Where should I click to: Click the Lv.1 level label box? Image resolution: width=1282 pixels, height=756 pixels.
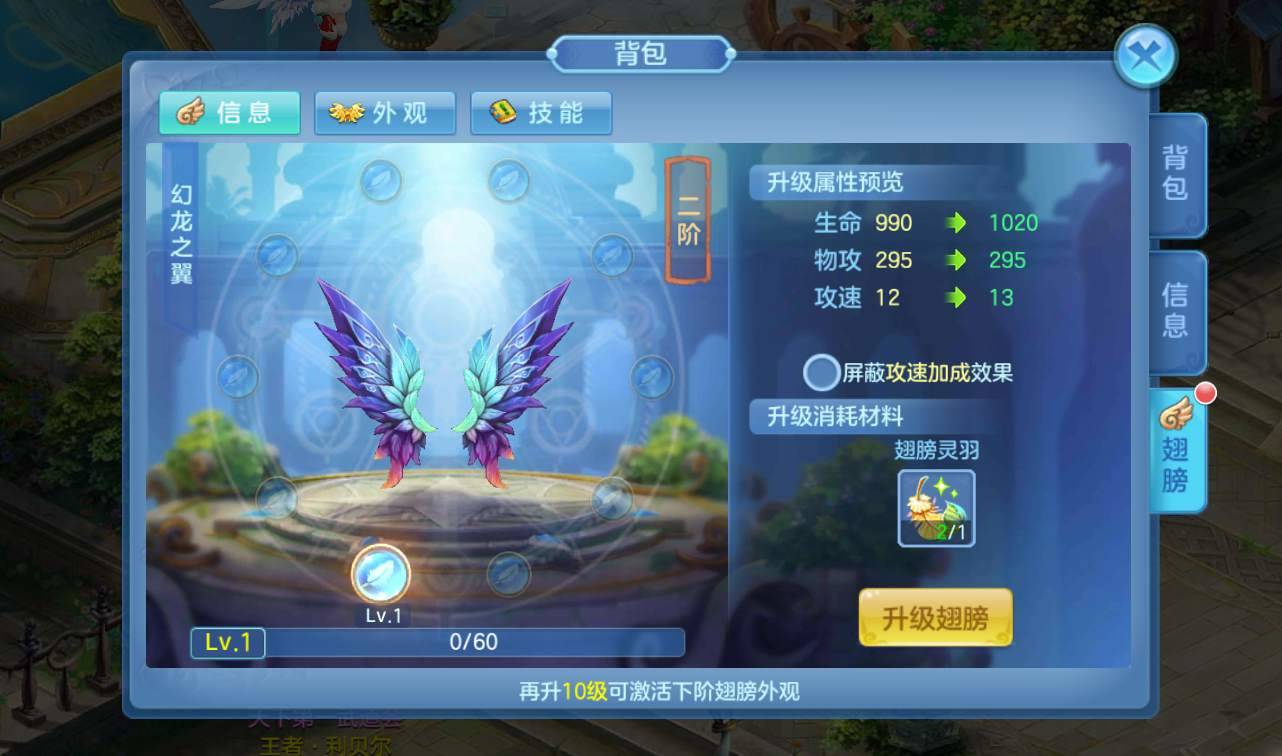(227, 643)
